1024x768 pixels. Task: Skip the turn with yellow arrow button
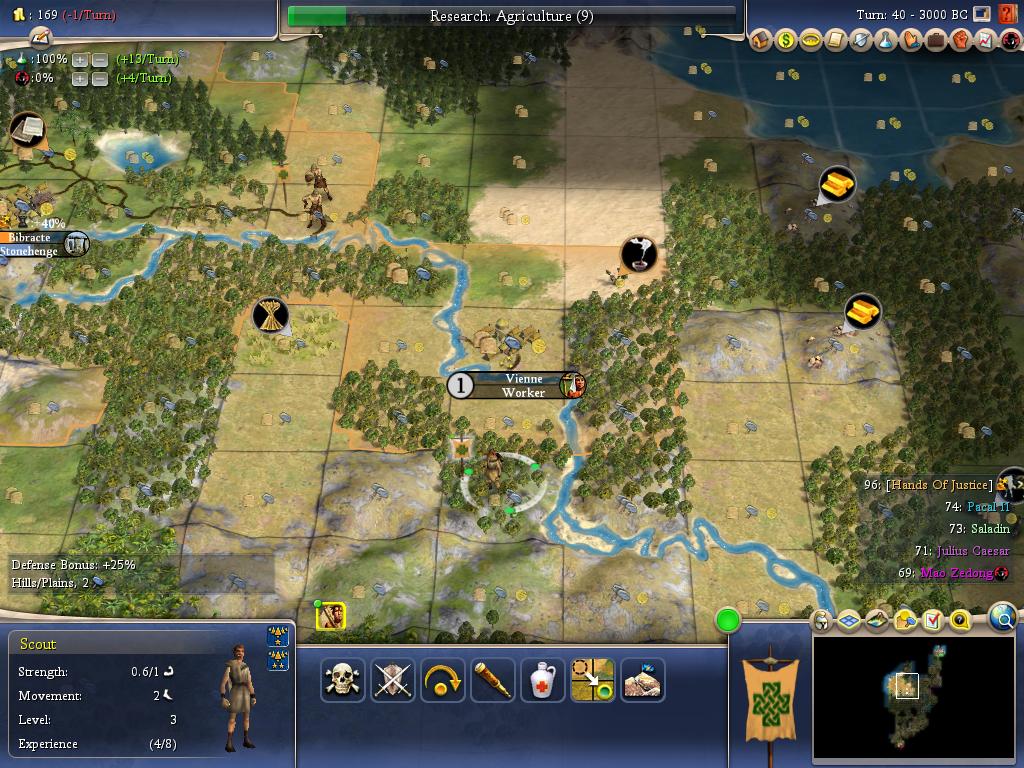pyautogui.click(x=443, y=680)
